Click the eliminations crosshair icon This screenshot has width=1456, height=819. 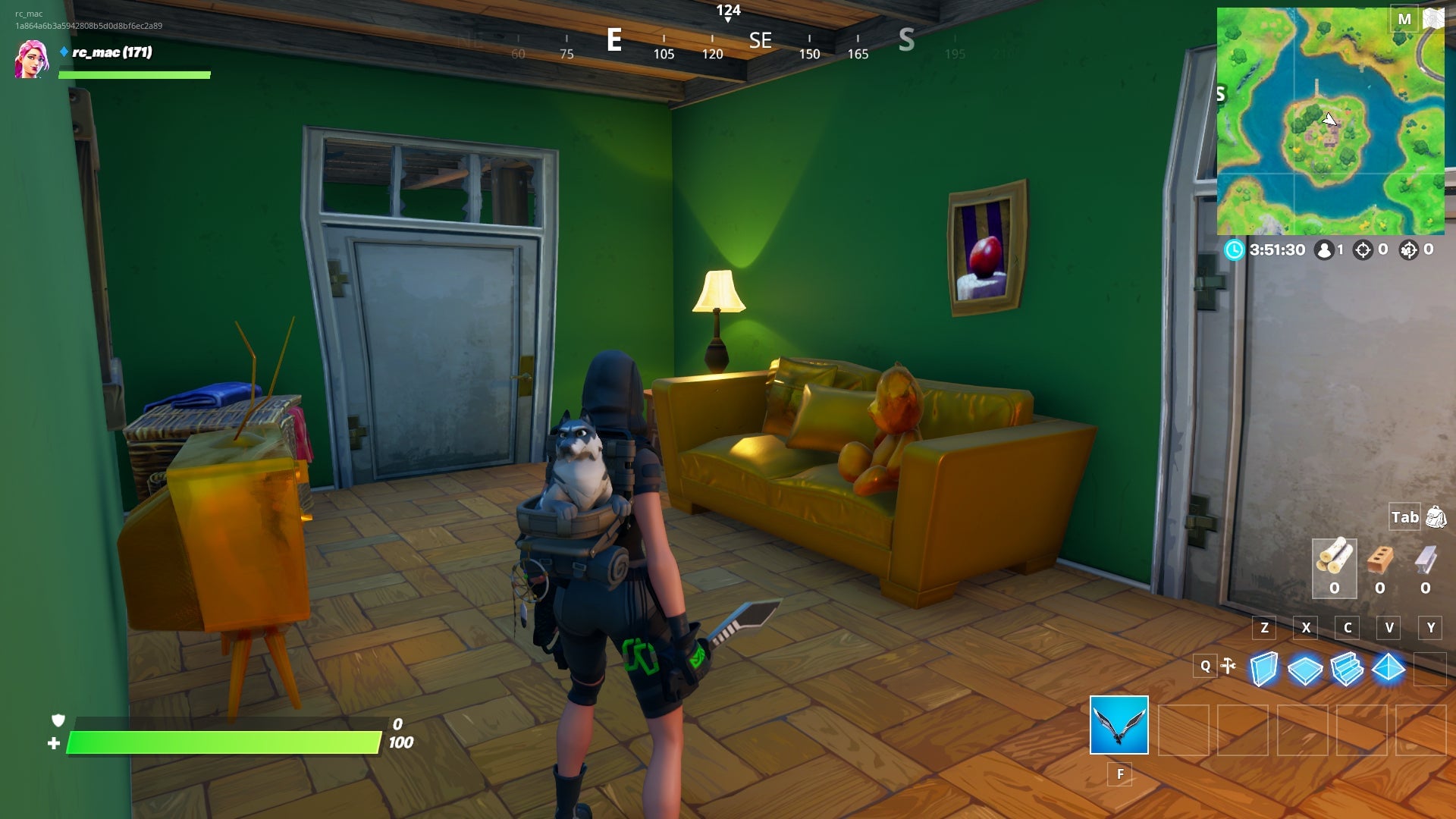tap(1364, 249)
